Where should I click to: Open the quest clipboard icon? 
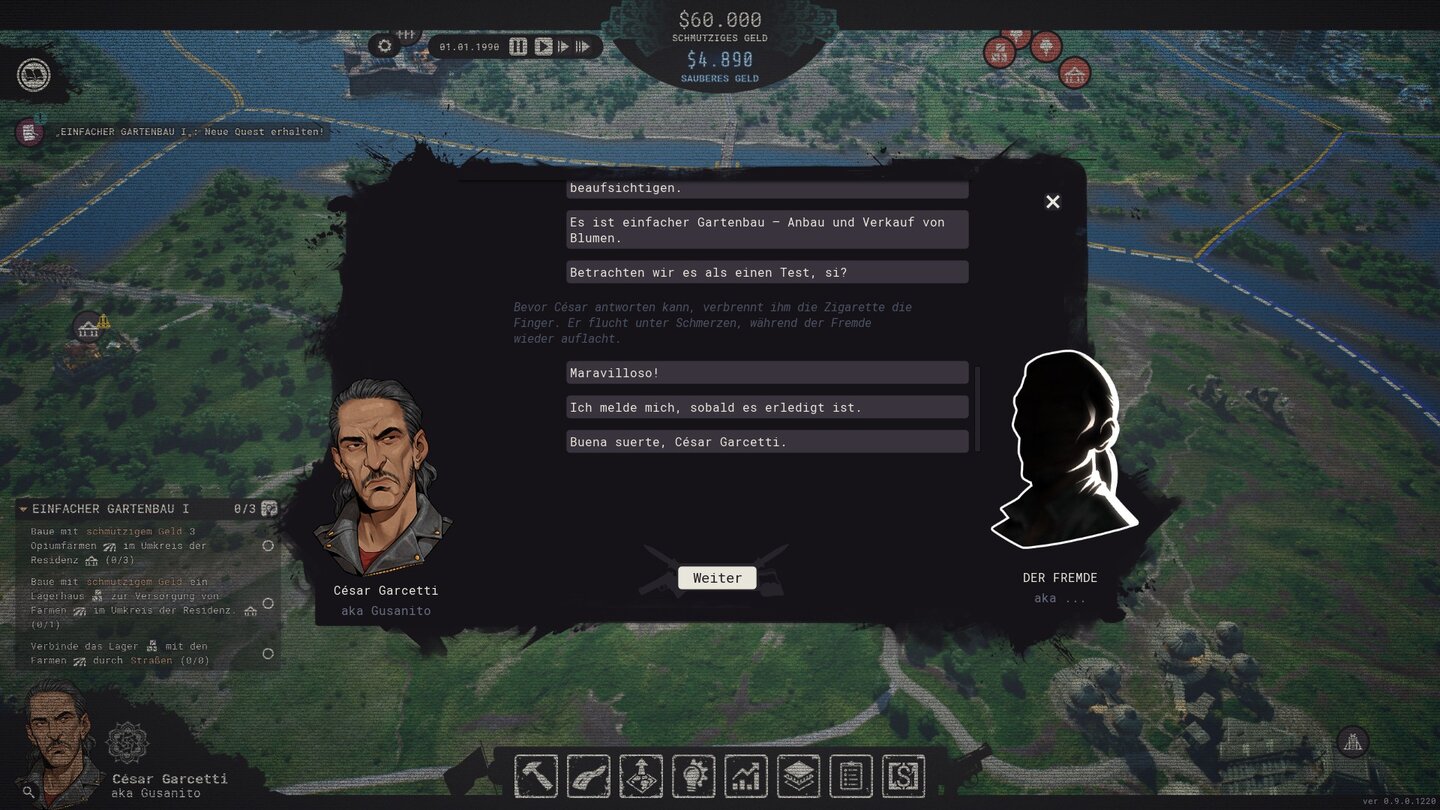[851, 775]
